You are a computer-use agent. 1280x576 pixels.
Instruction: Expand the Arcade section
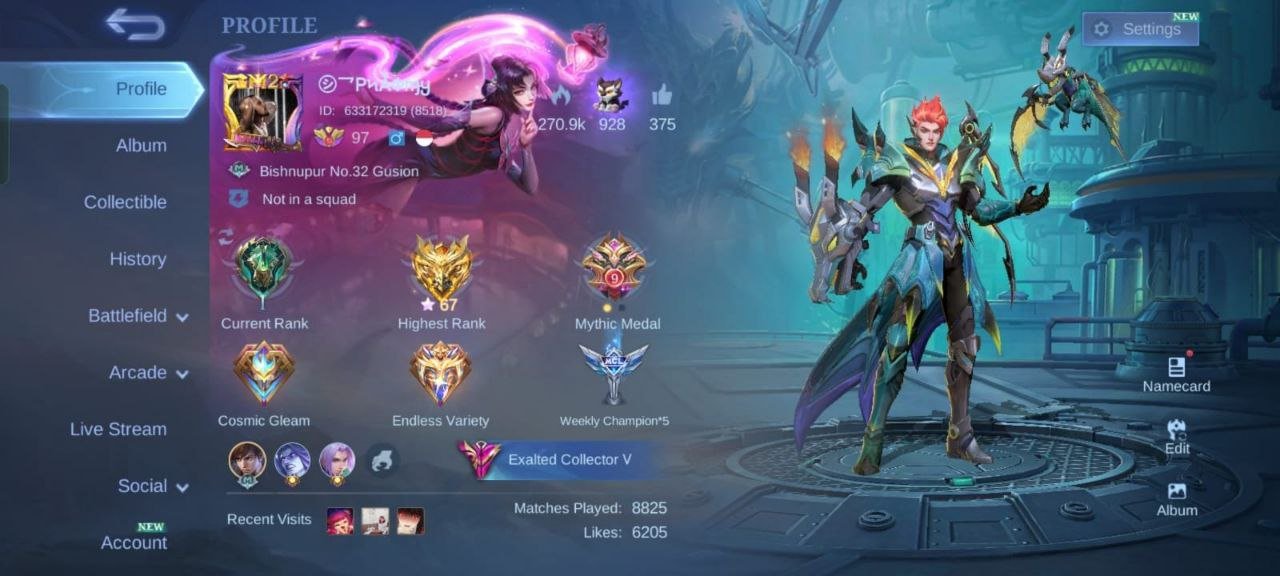148,373
